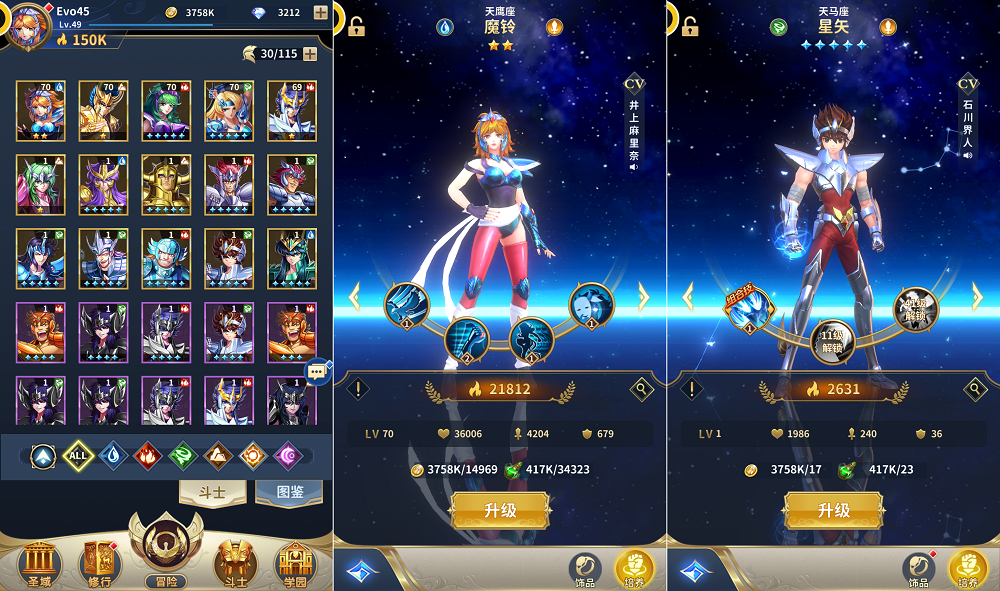Inspect the skill locked until 41级
This screenshot has height=591, width=1000.
(x=916, y=306)
